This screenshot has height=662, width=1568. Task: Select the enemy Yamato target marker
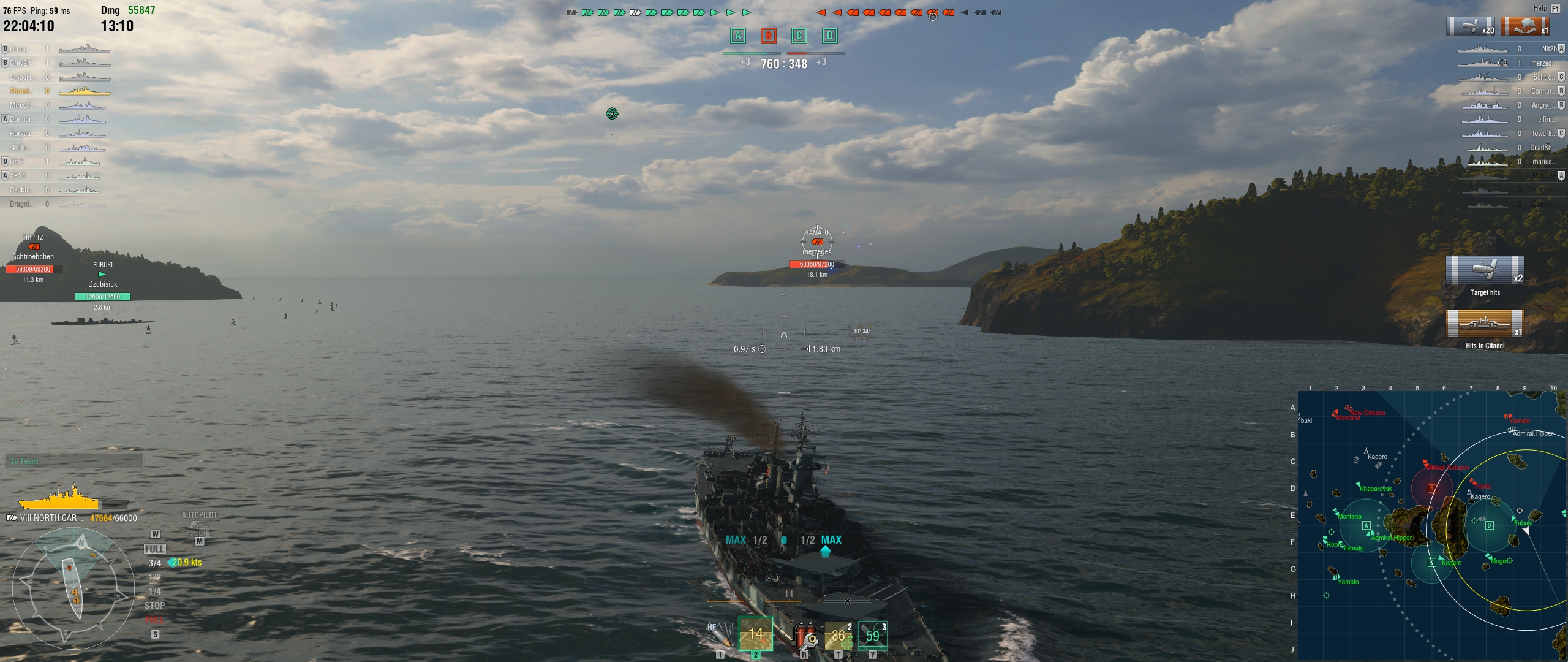(x=817, y=242)
